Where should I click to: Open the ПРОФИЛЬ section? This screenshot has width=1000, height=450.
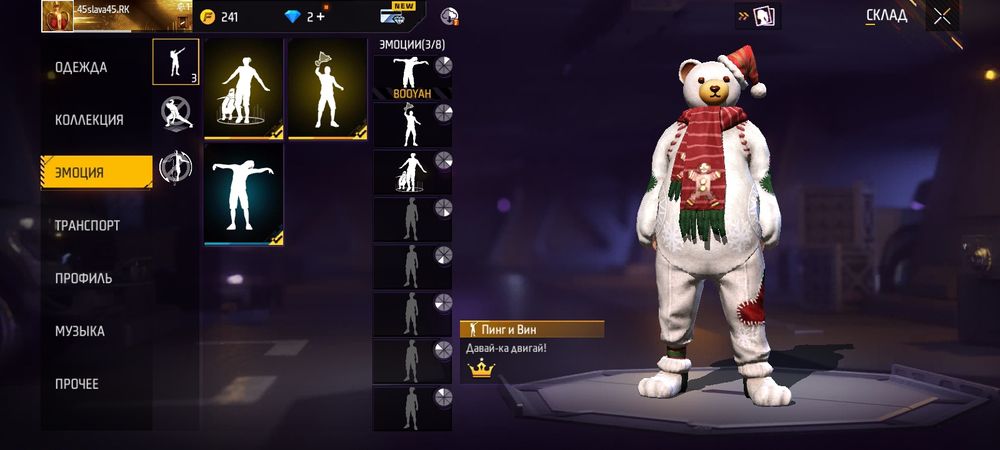coord(84,278)
